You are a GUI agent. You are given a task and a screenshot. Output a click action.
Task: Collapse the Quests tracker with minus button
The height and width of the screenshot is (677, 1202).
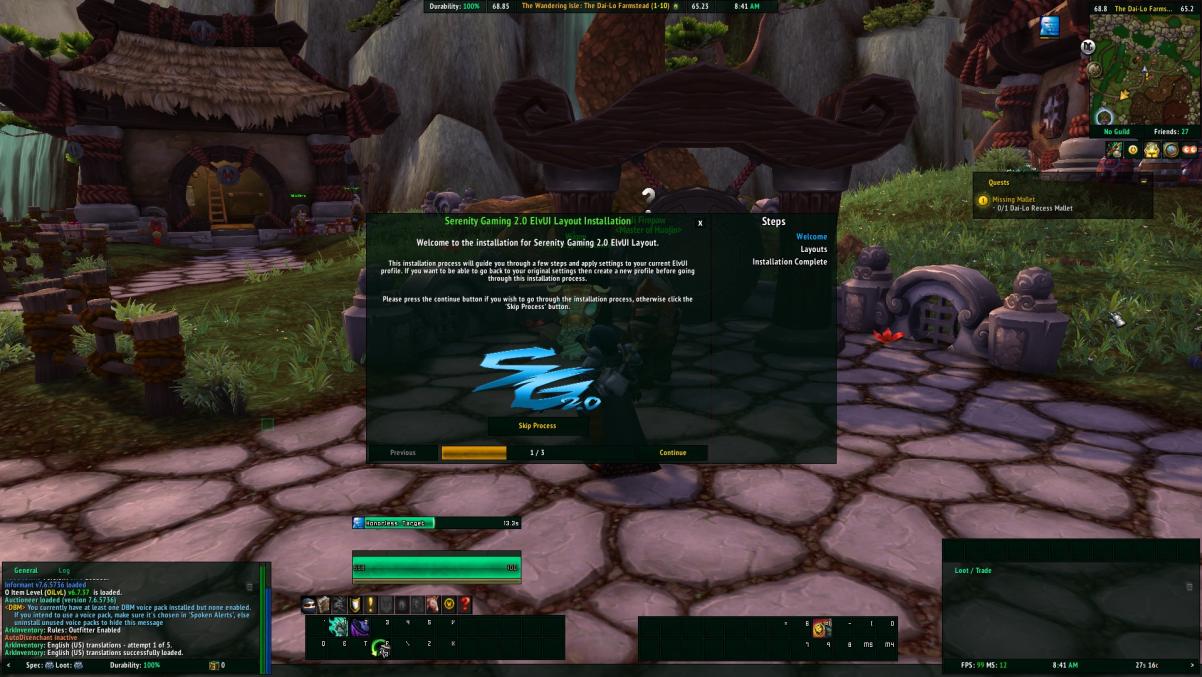(x=1144, y=182)
